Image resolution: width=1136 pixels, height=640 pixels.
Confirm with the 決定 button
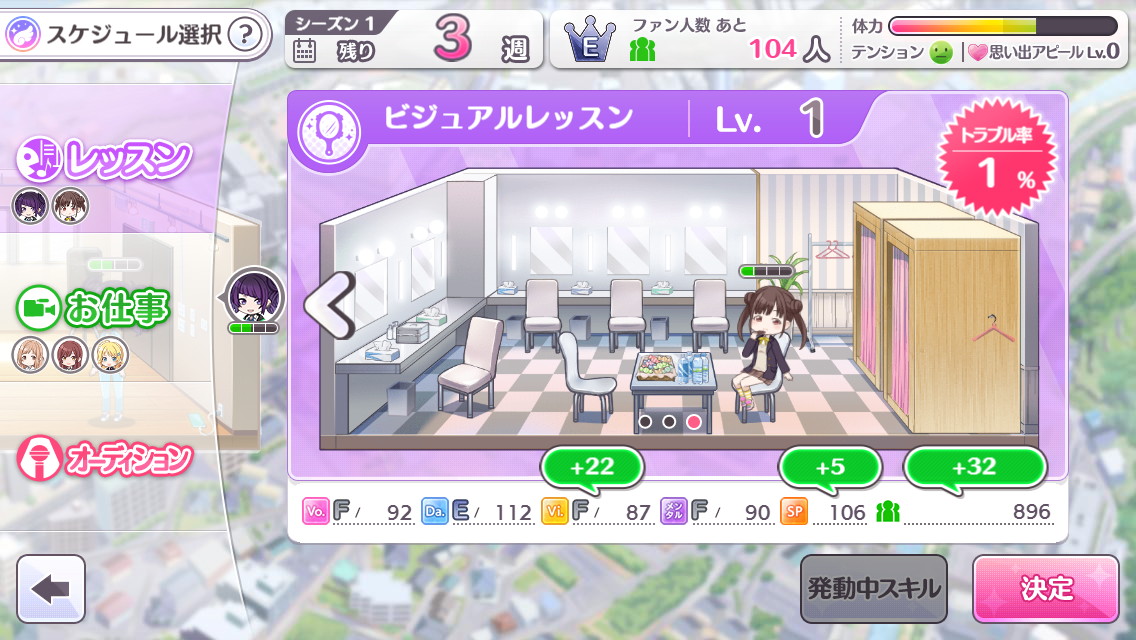(1045, 589)
